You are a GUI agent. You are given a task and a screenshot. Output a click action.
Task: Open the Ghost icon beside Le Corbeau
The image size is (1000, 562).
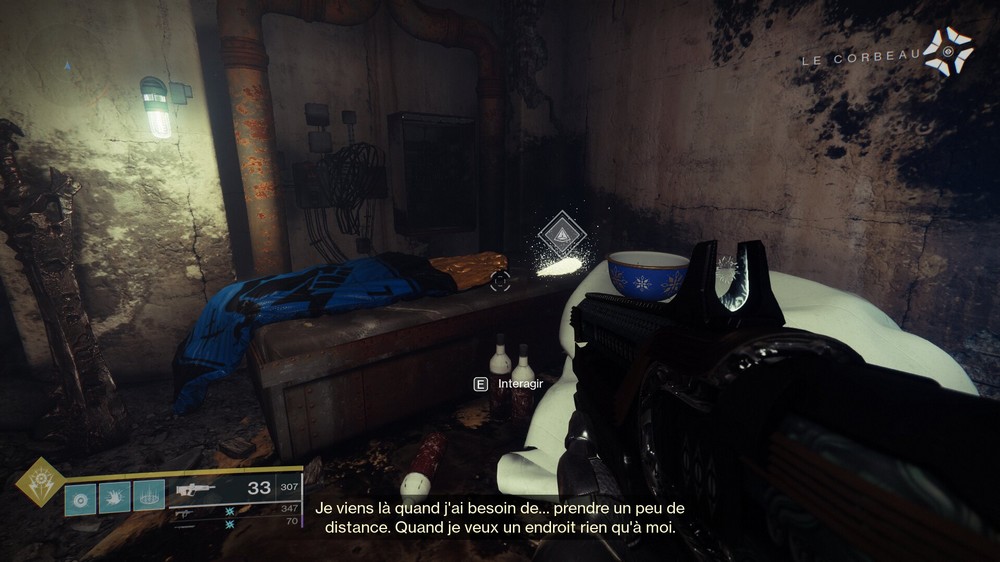[947, 50]
